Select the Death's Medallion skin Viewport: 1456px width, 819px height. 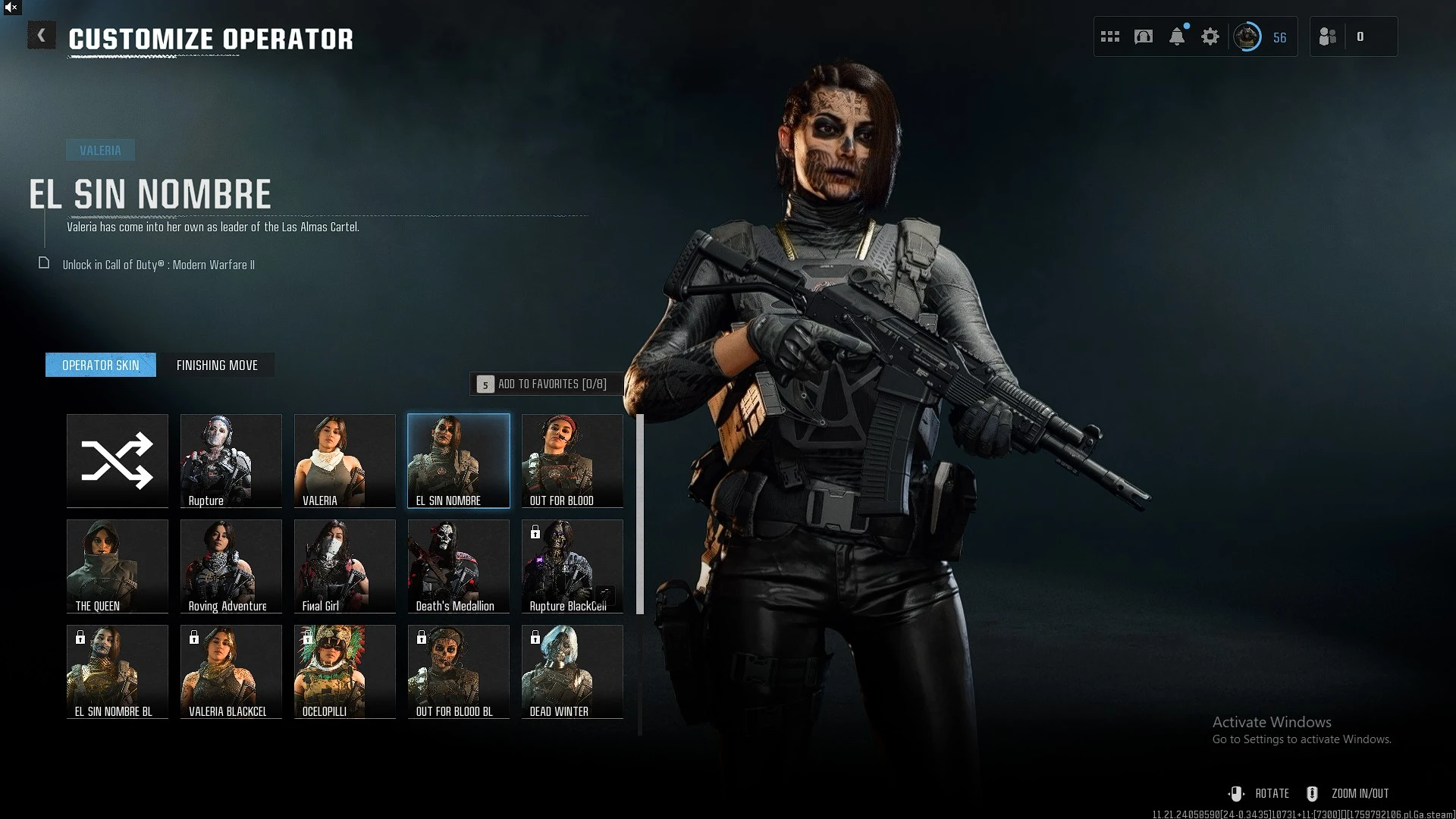(459, 566)
